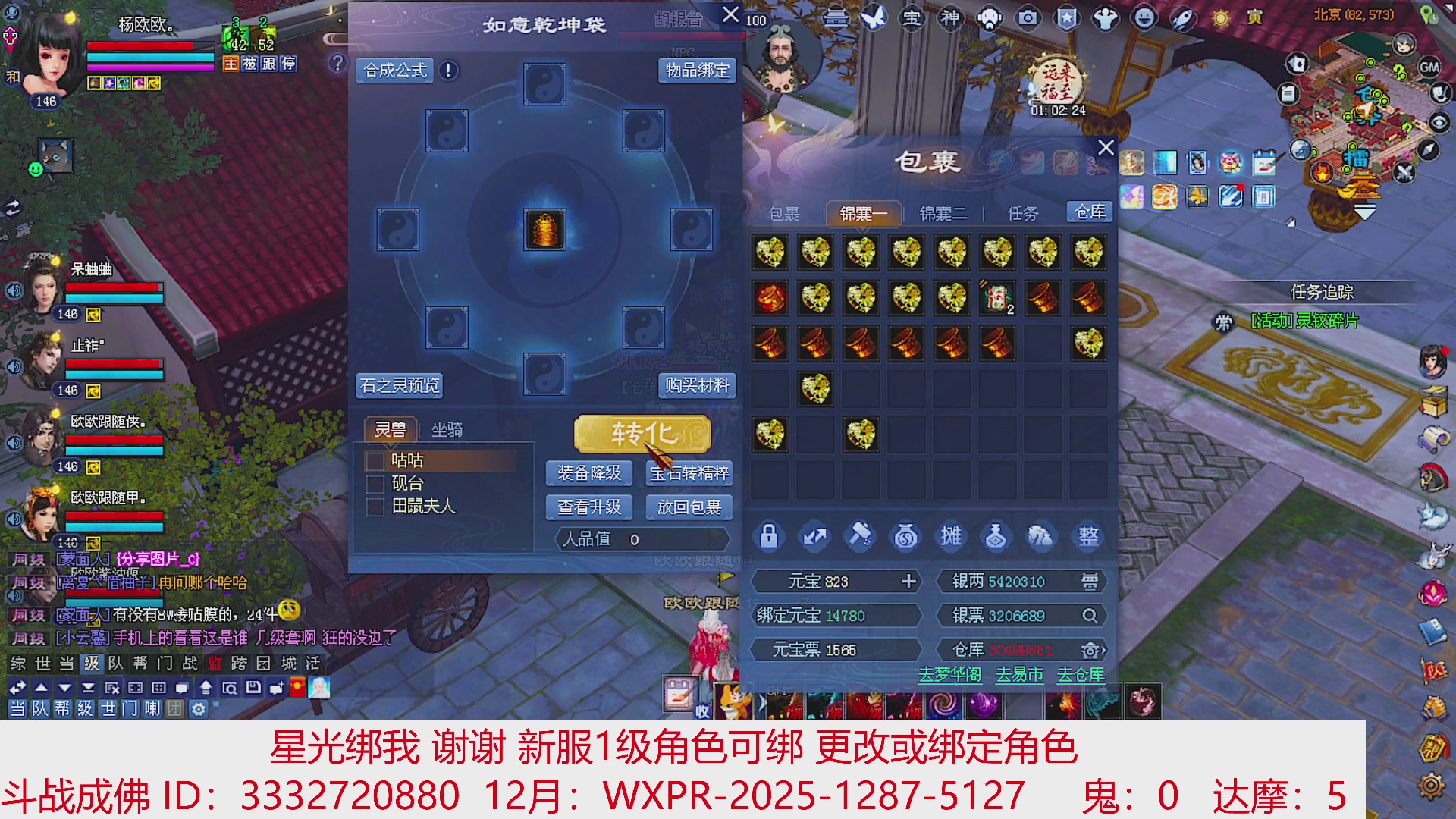Screen dimensions: 1456x819
Task: Expand the 合成公式 formula panel
Action: click(396, 70)
